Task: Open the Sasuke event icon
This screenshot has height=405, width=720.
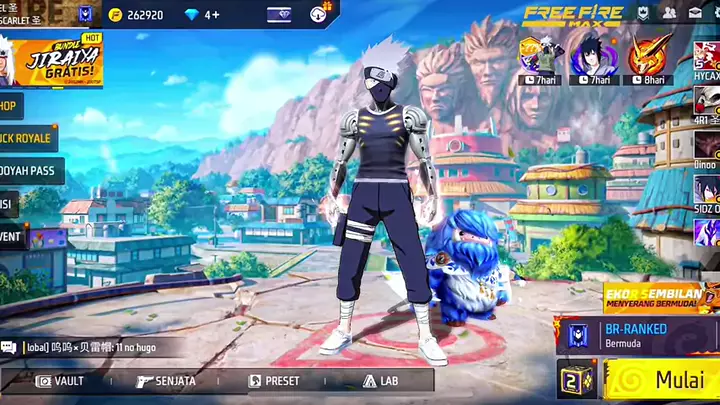Action: (x=591, y=58)
